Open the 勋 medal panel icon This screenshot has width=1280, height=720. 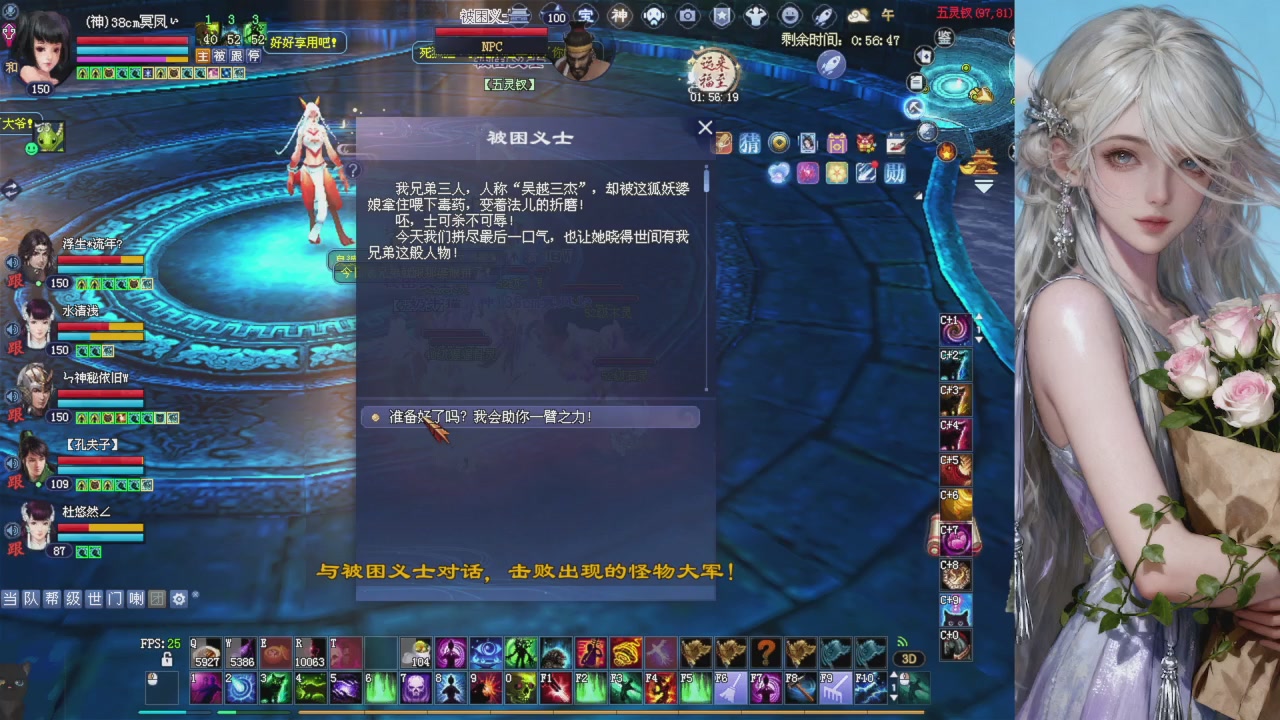coord(895,173)
